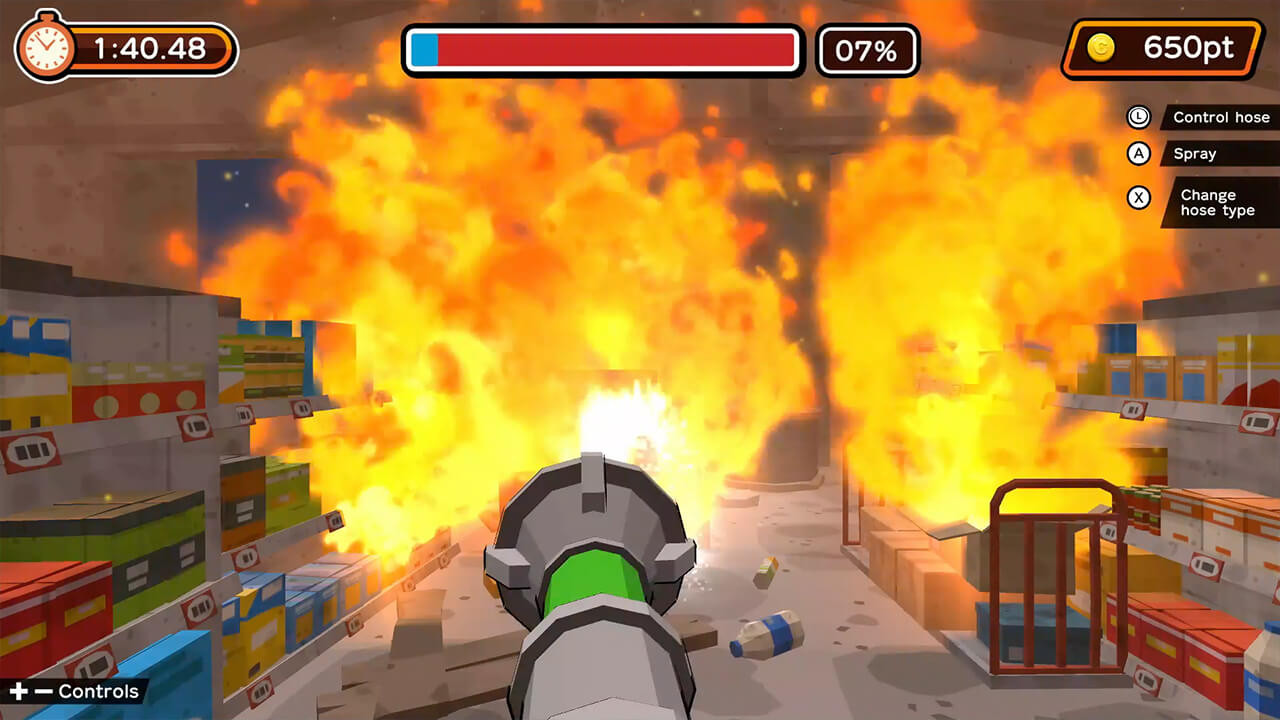Screen dimensions: 1280x720
Task: Select the Controls label at bottom left
Action: pos(96,691)
